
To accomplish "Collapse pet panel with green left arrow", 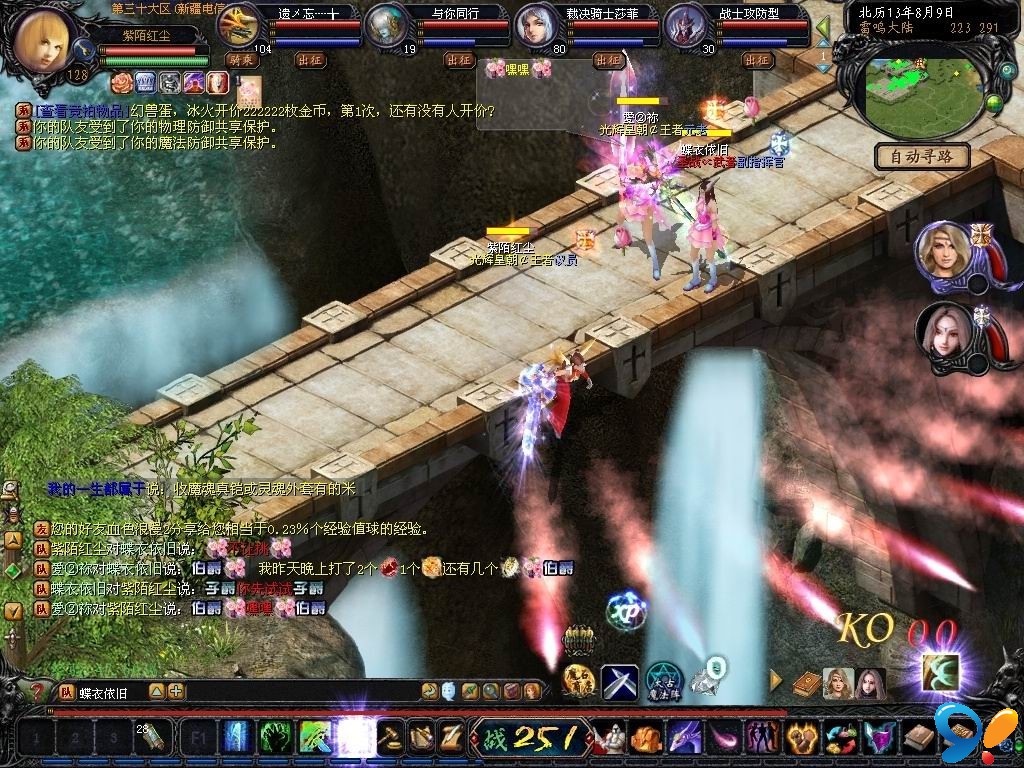I will tap(823, 27).
